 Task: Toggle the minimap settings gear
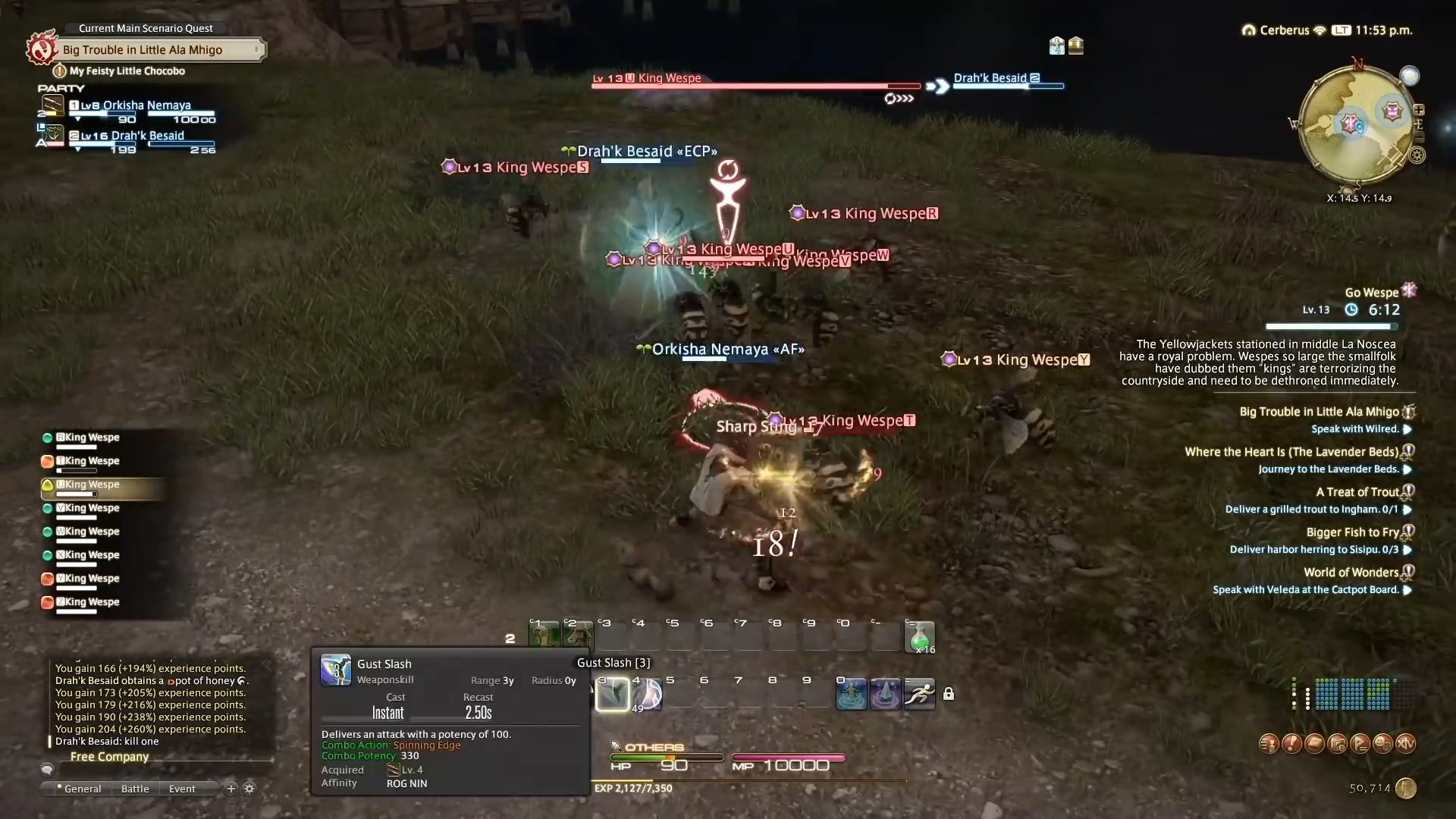tap(1417, 155)
